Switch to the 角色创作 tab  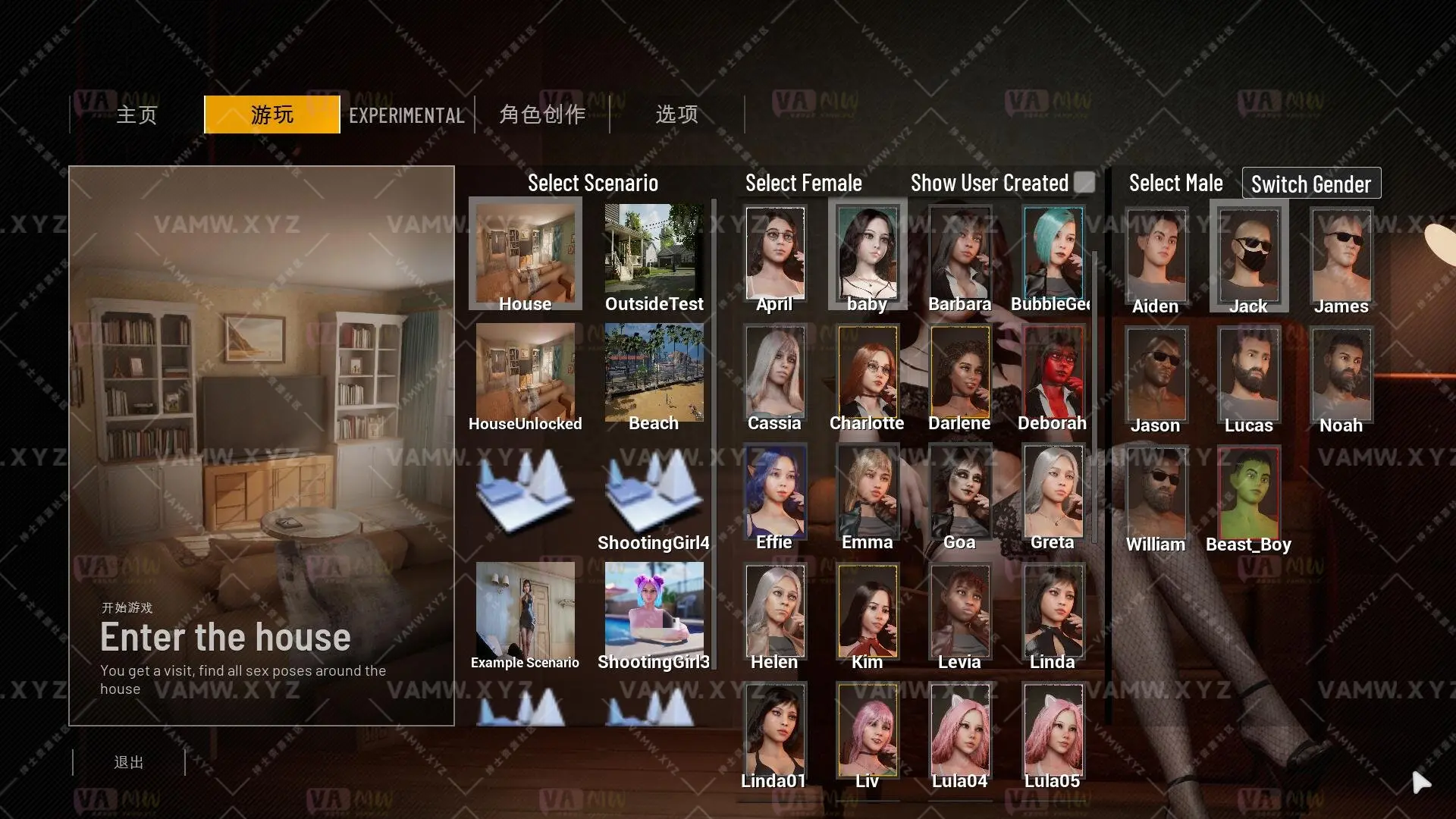click(x=541, y=115)
